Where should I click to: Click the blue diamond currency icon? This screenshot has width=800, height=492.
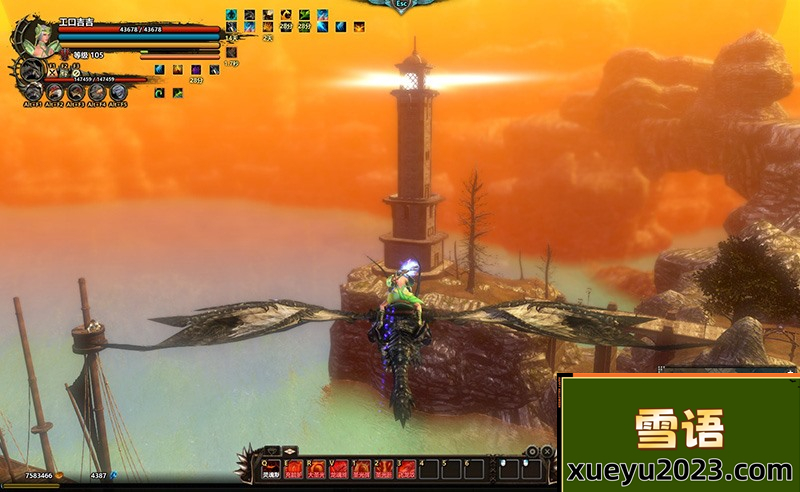[113, 476]
